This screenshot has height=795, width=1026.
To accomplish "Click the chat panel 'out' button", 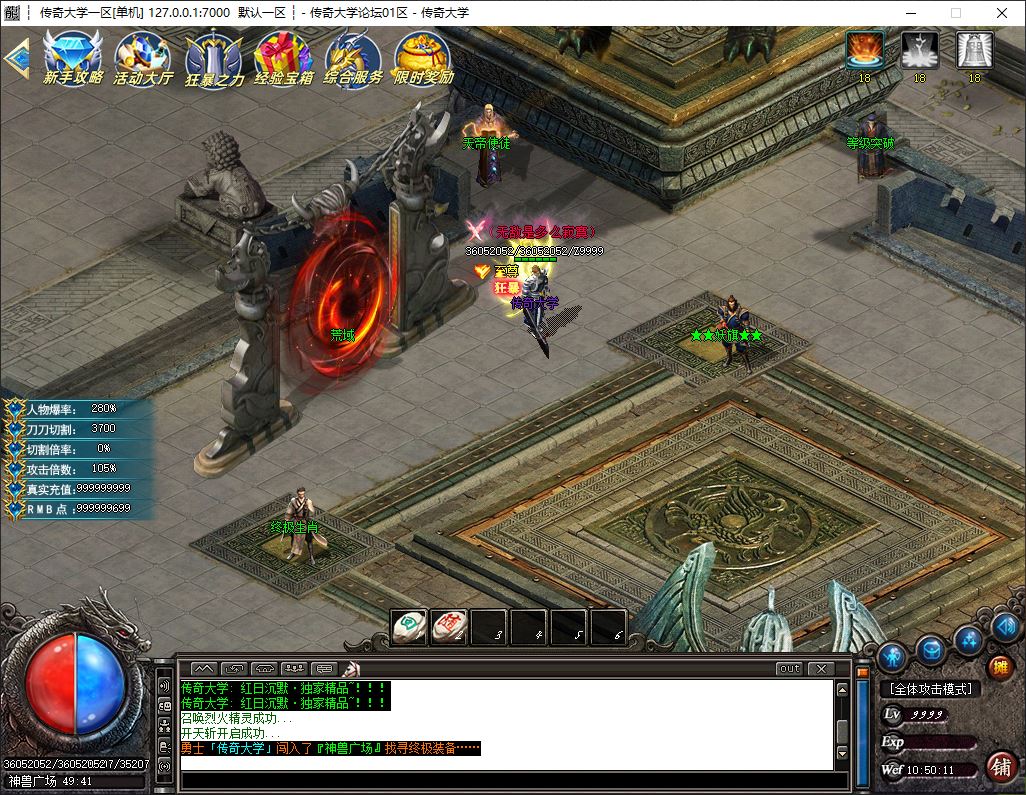I will point(789,668).
